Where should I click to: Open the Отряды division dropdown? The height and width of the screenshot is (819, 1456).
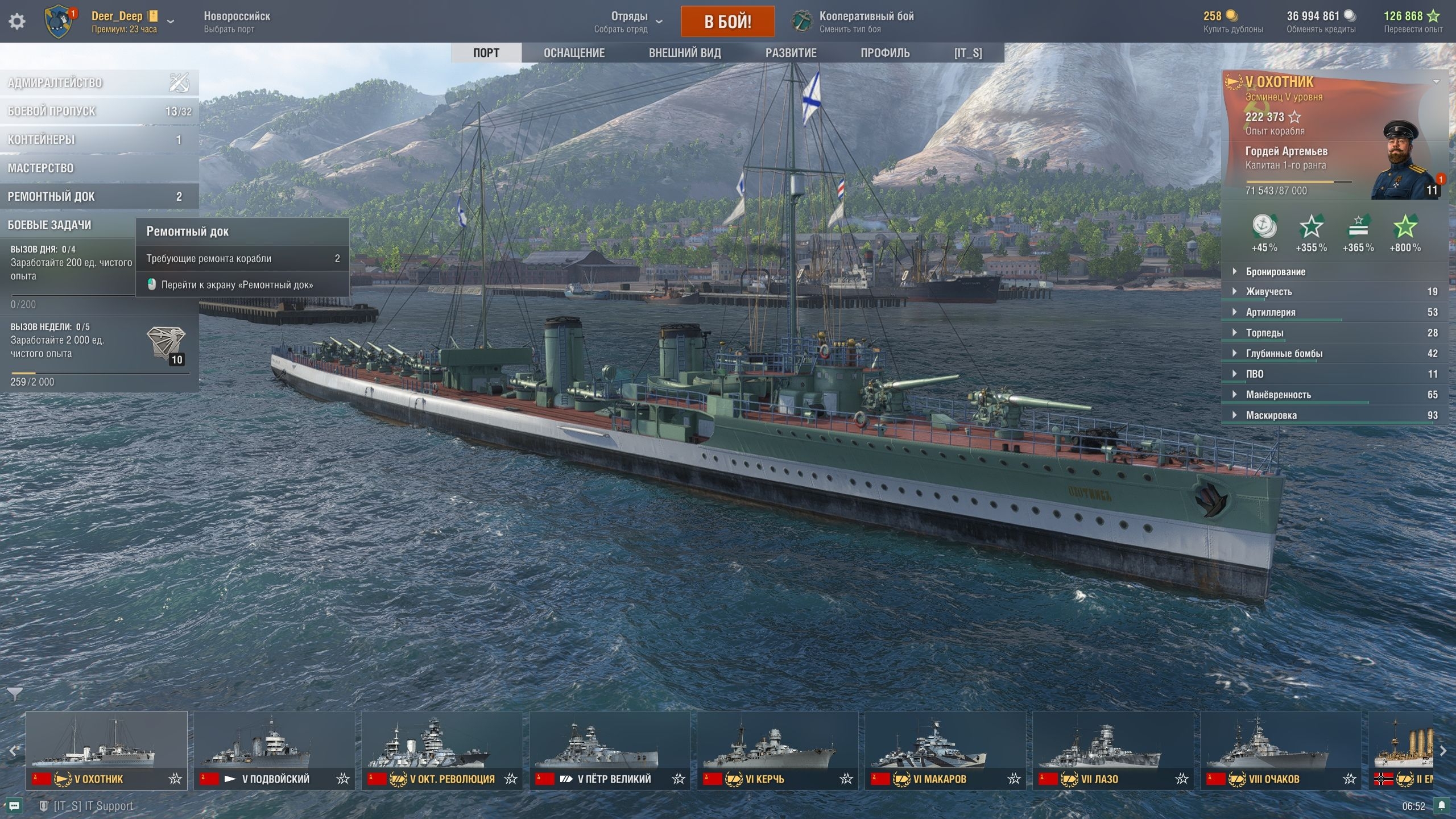click(x=628, y=22)
